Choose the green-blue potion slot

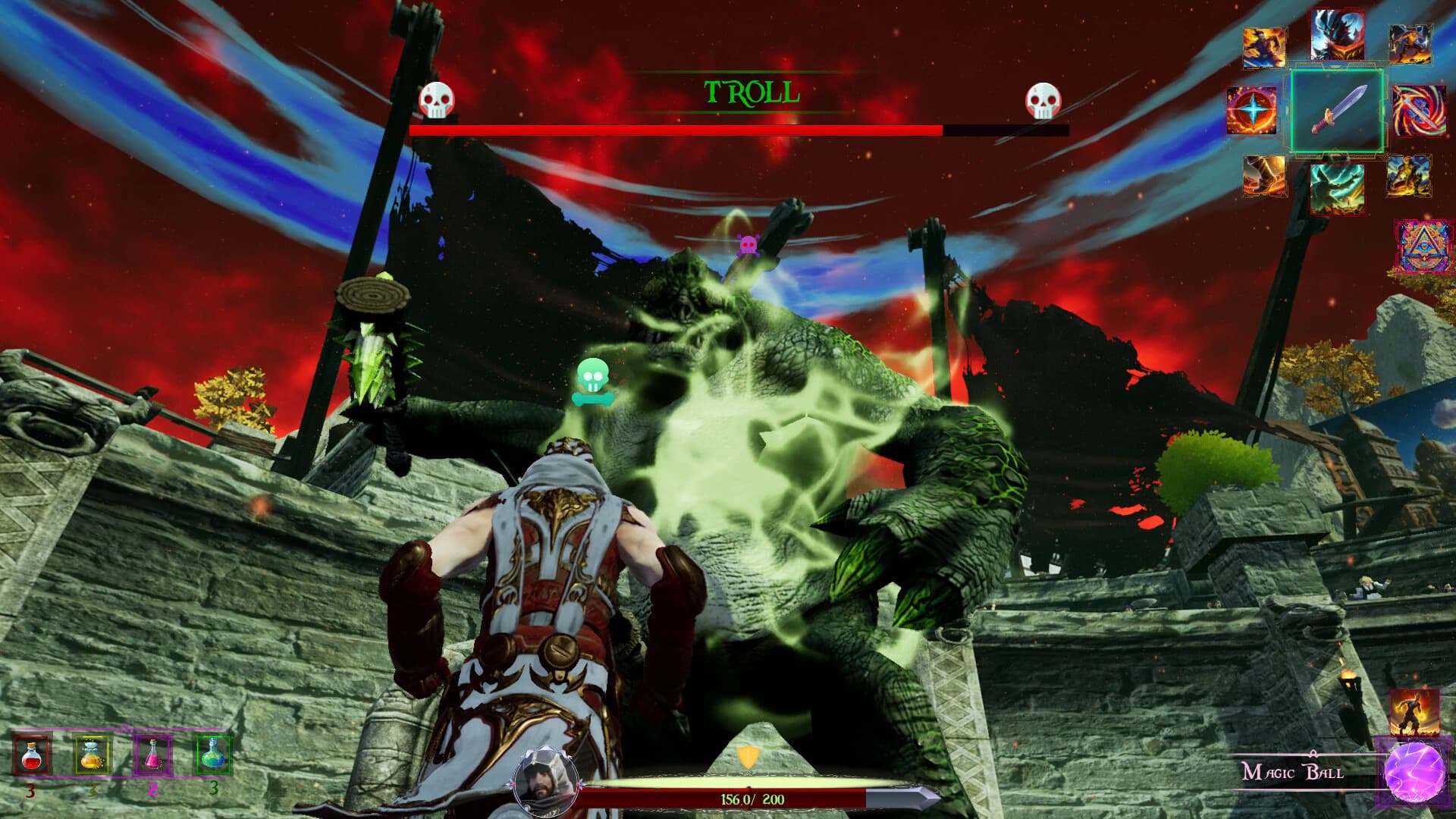pyautogui.click(x=213, y=753)
